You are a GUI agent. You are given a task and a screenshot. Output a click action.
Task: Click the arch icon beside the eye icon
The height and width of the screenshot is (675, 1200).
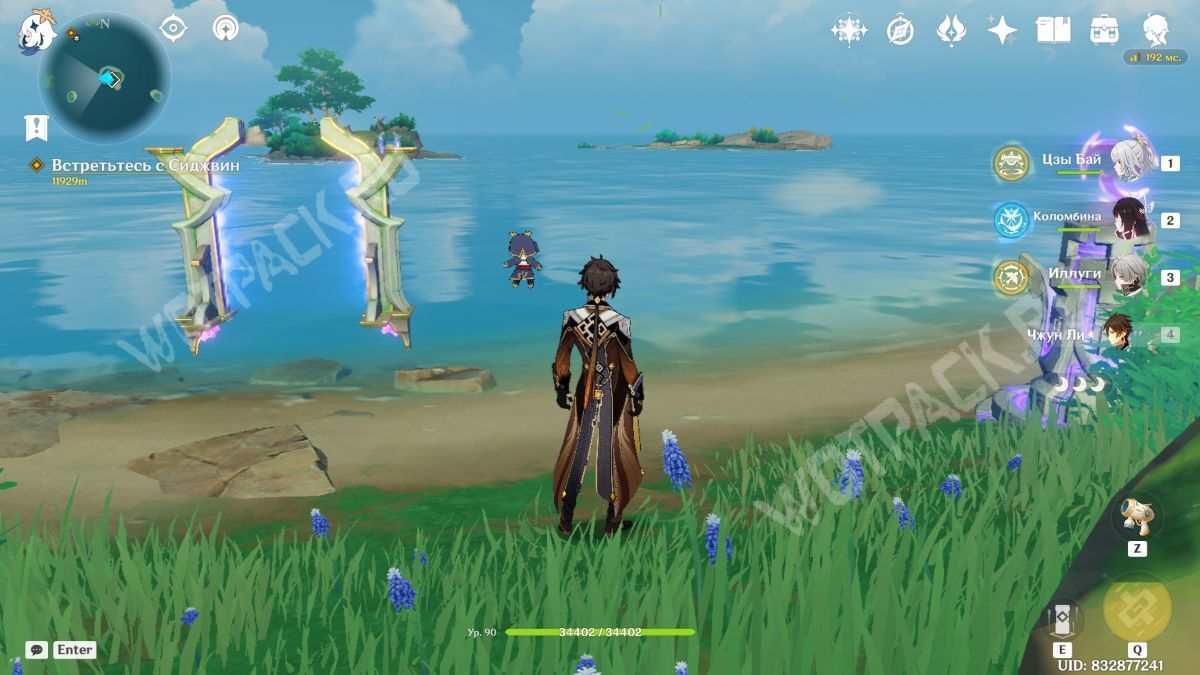(x=226, y=28)
